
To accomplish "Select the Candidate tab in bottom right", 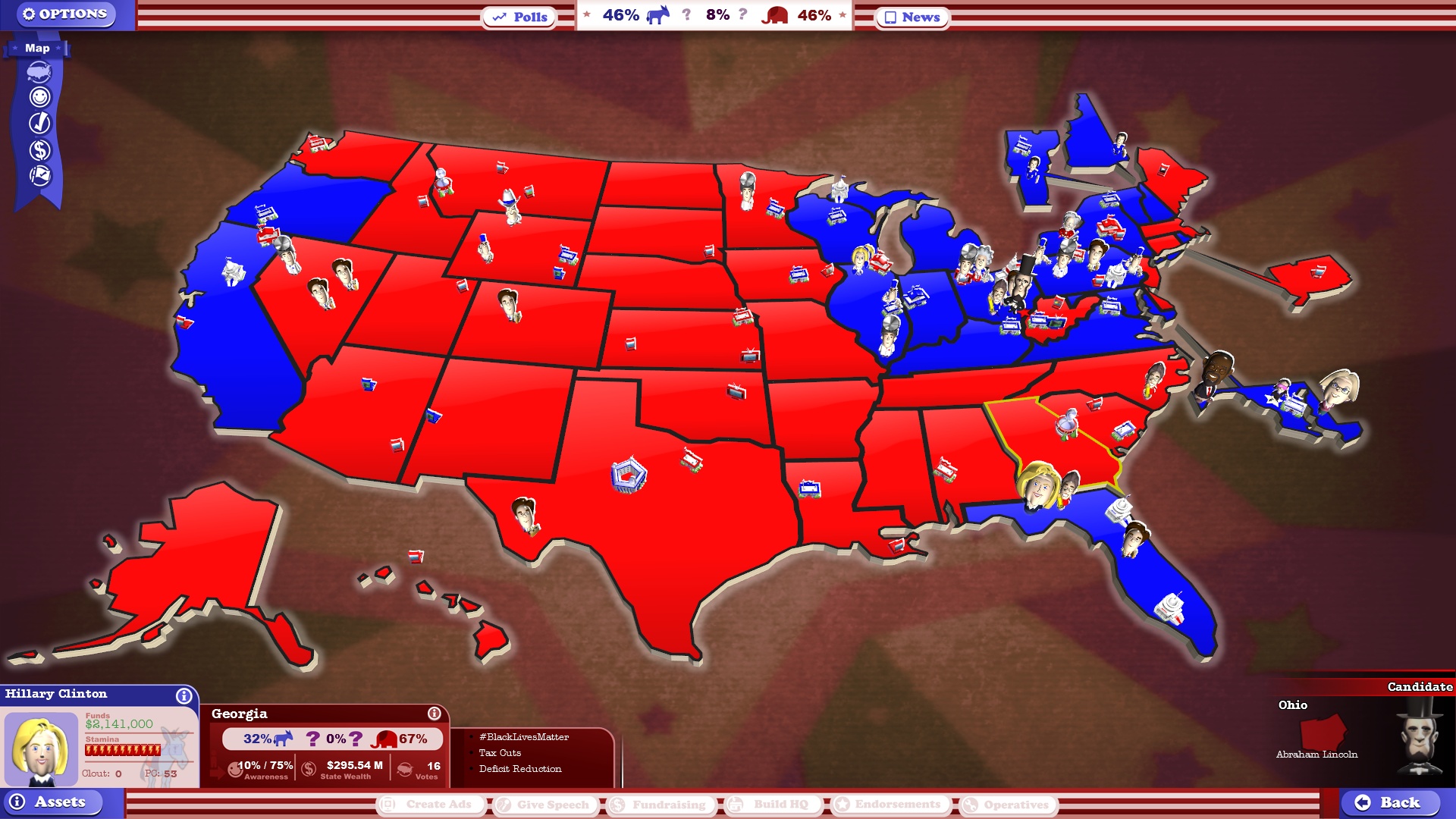I will [x=1420, y=687].
